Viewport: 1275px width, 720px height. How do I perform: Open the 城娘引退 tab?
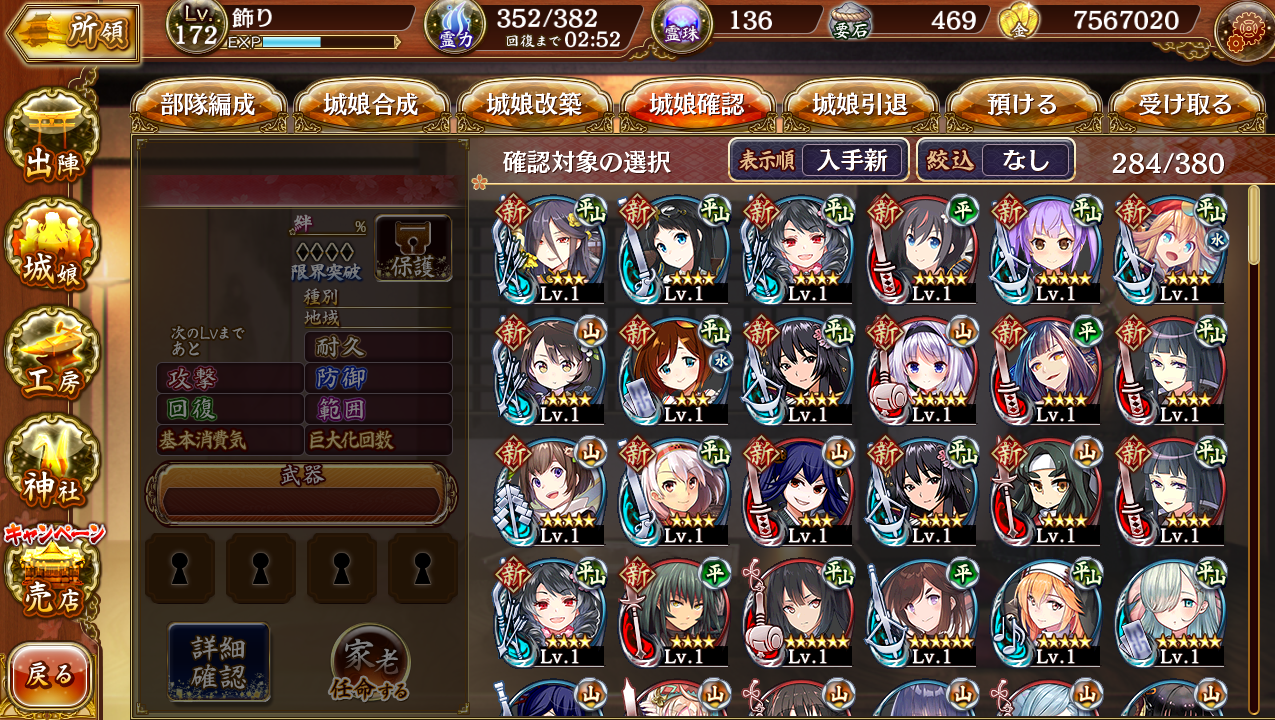coord(860,105)
